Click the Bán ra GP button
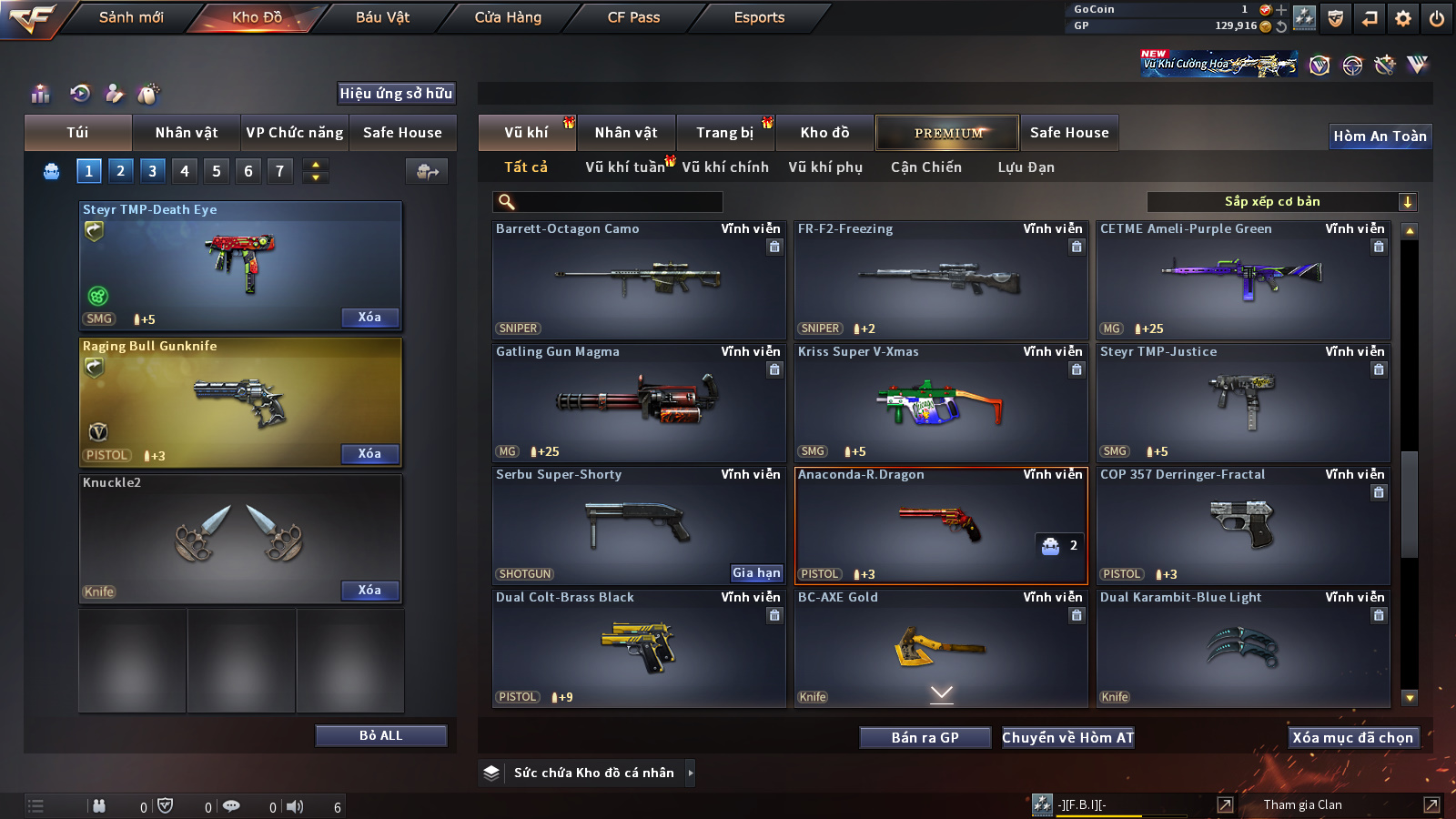Viewport: 1456px width, 819px height. coord(925,738)
